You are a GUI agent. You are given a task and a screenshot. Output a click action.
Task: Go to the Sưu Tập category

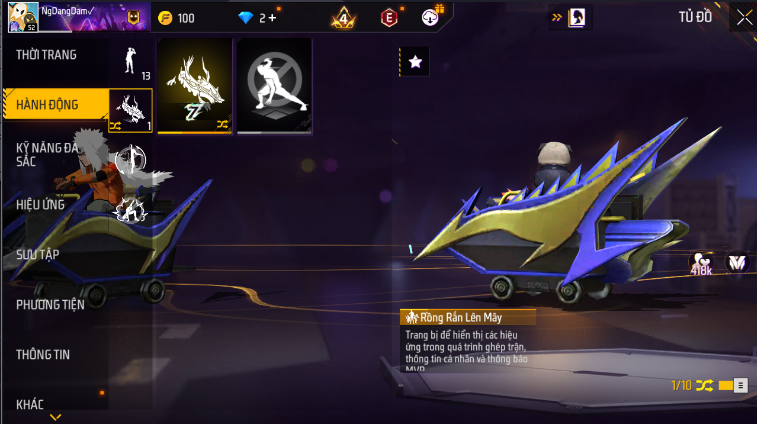click(x=38, y=254)
